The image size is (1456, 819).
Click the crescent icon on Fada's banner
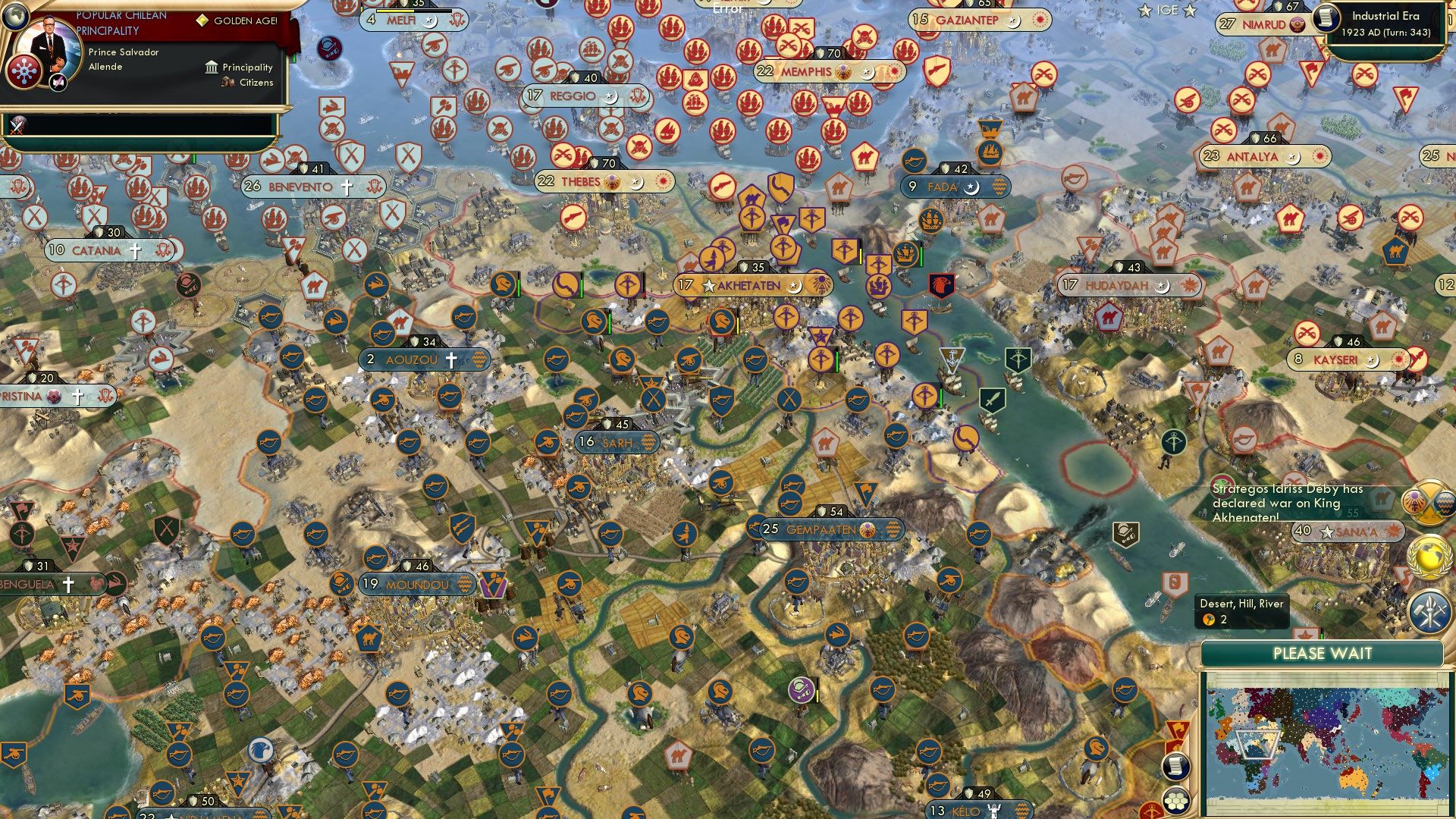(x=971, y=188)
